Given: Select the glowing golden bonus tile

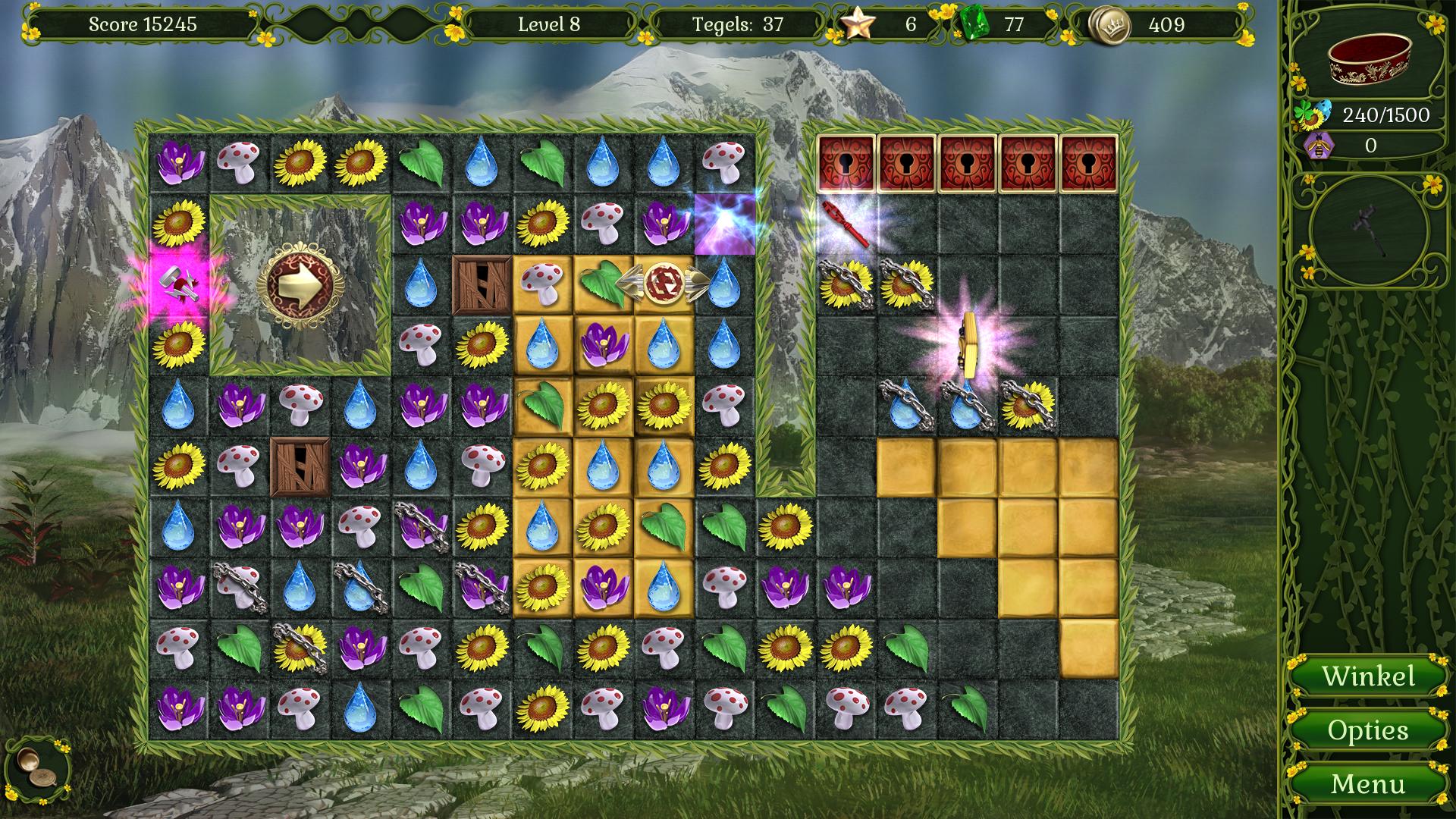Looking at the screenshot, I should tap(966, 346).
